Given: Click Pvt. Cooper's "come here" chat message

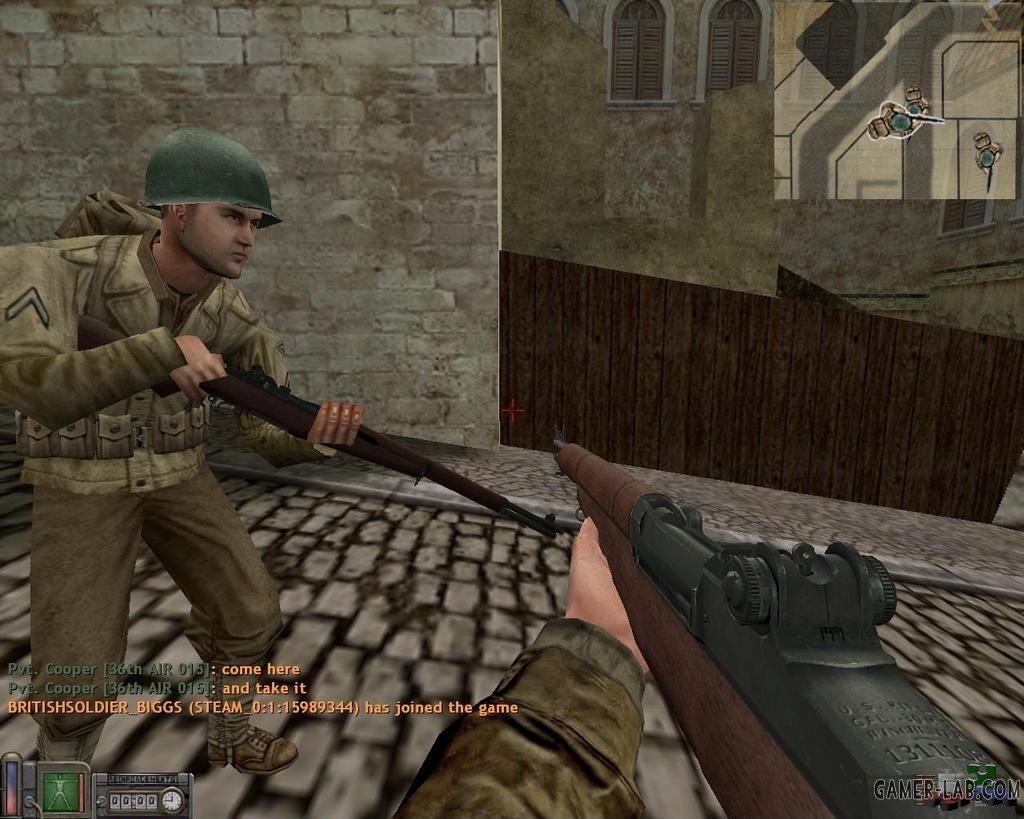Looking at the screenshot, I should 153,669.
